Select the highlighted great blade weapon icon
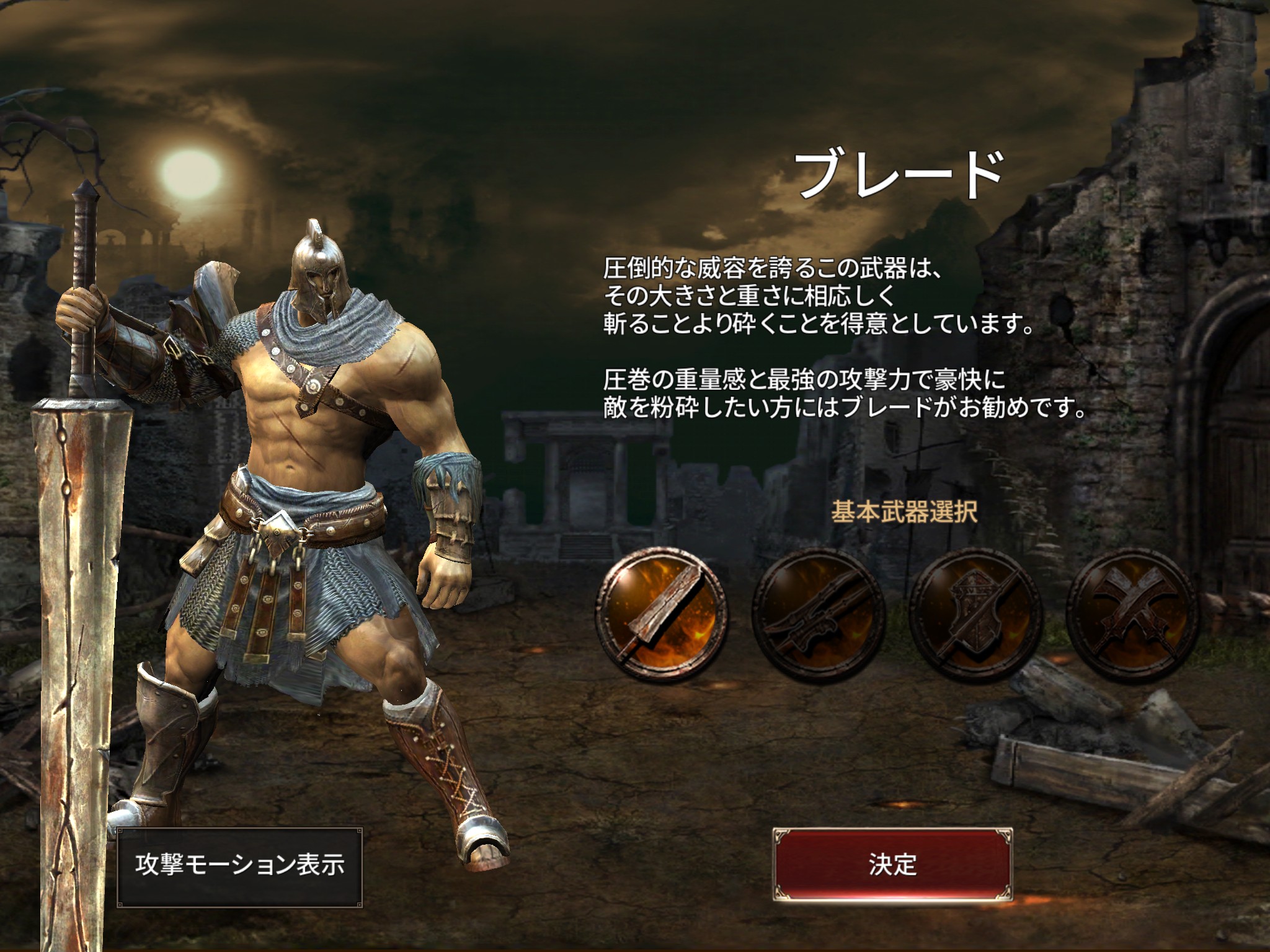This screenshot has height=952, width=1270. 662,612
